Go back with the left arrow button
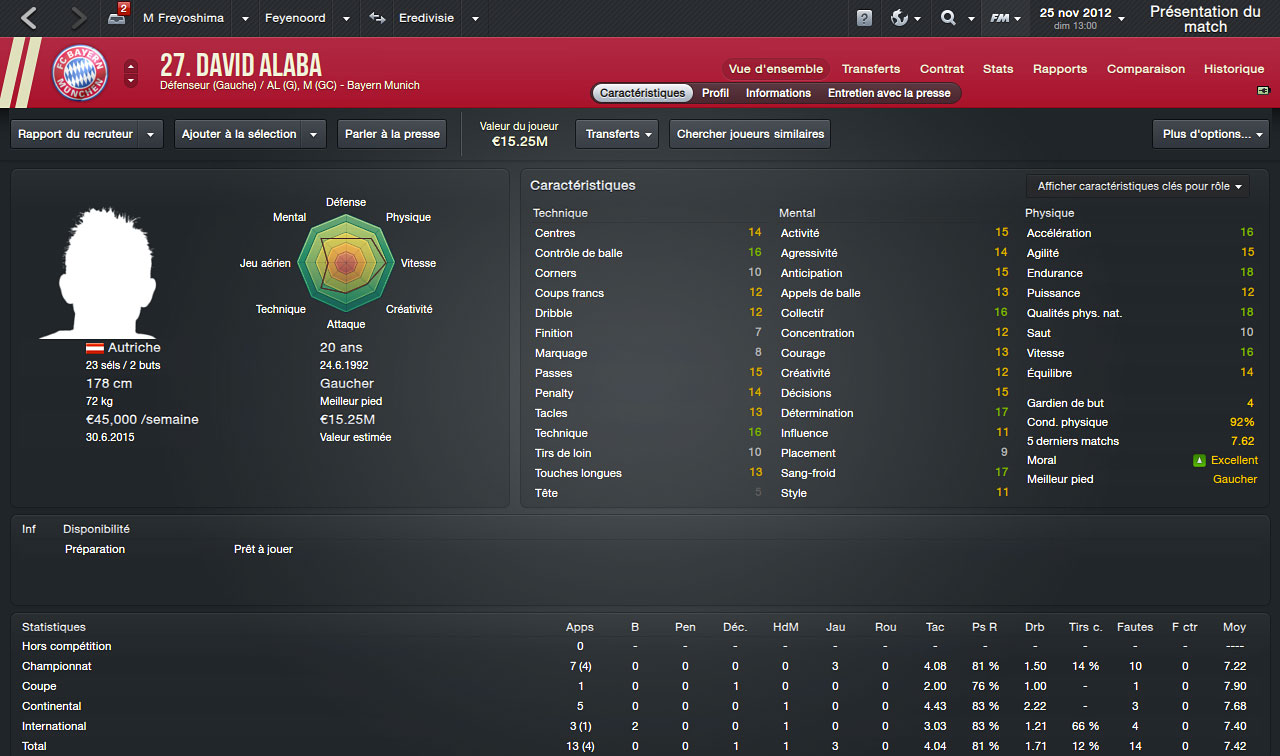Image resolution: width=1280 pixels, height=756 pixels. (x=29, y=18)
